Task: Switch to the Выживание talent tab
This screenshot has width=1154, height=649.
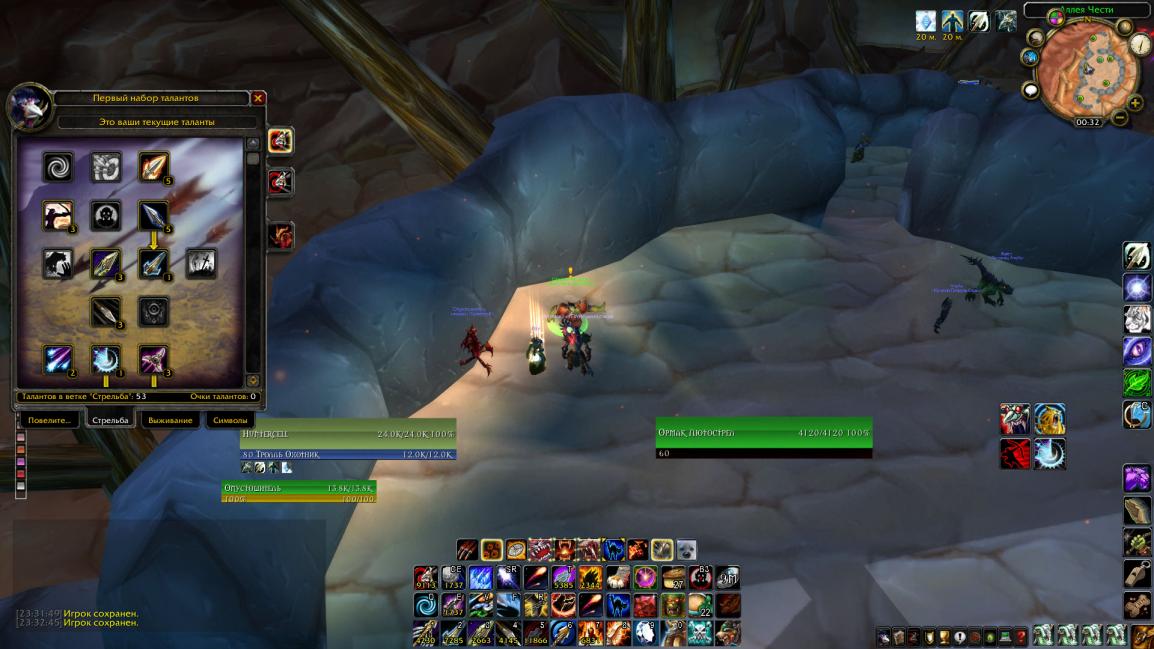Action: click(x=170, y=420)
